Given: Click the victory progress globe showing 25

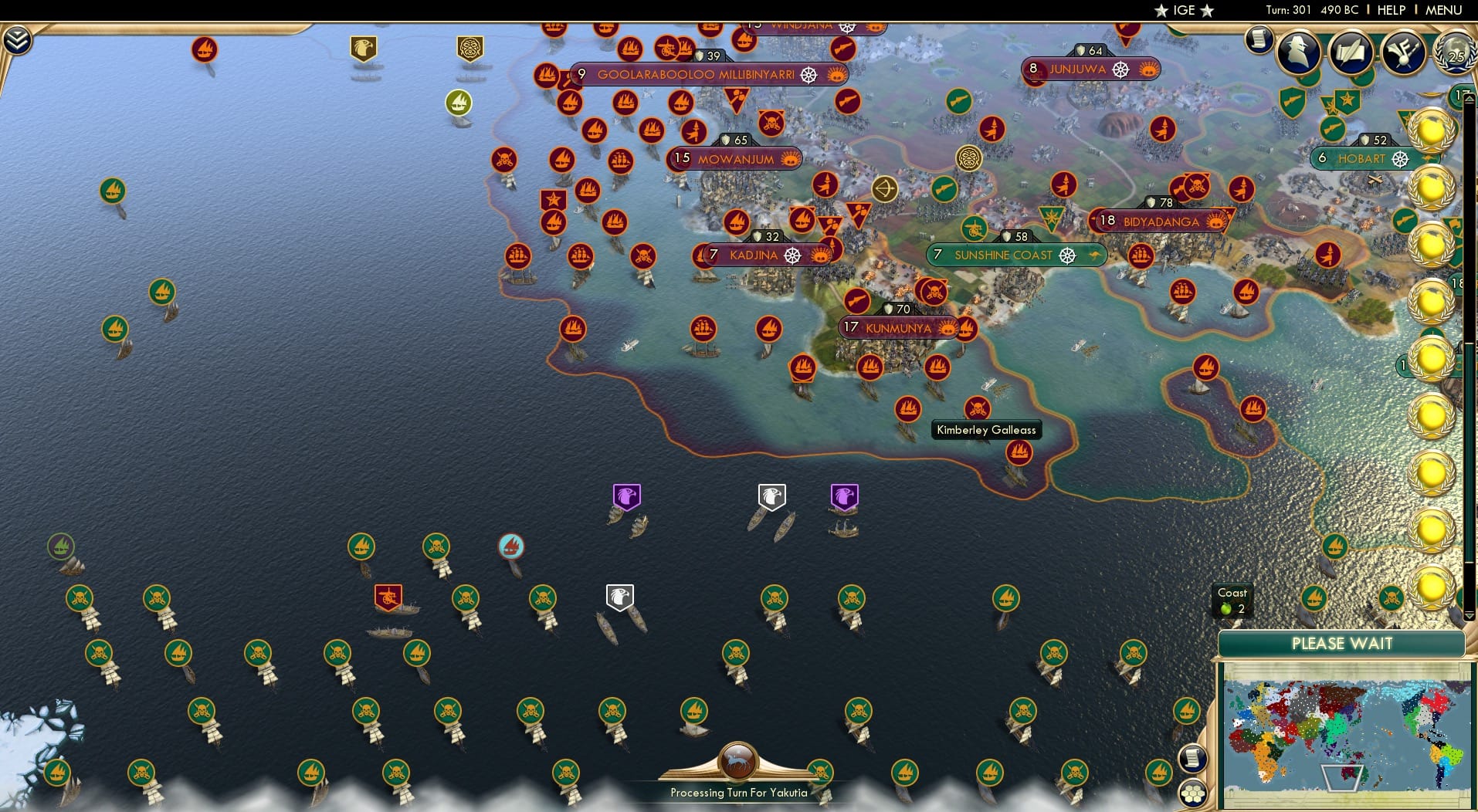Looking at the screenshot, I should 1455,52.
